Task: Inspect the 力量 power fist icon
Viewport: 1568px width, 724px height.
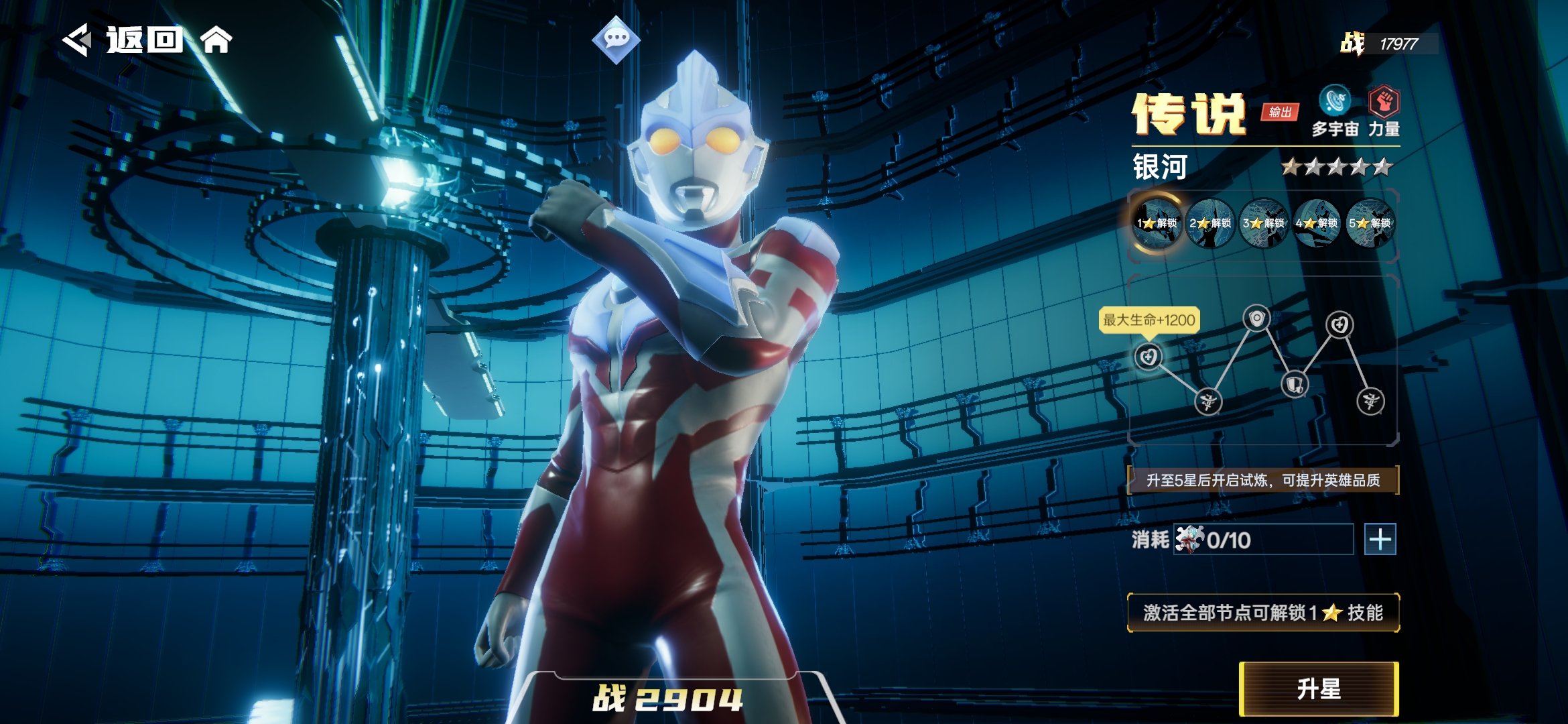Action: pyautogui.click(x=1384, y=103)
